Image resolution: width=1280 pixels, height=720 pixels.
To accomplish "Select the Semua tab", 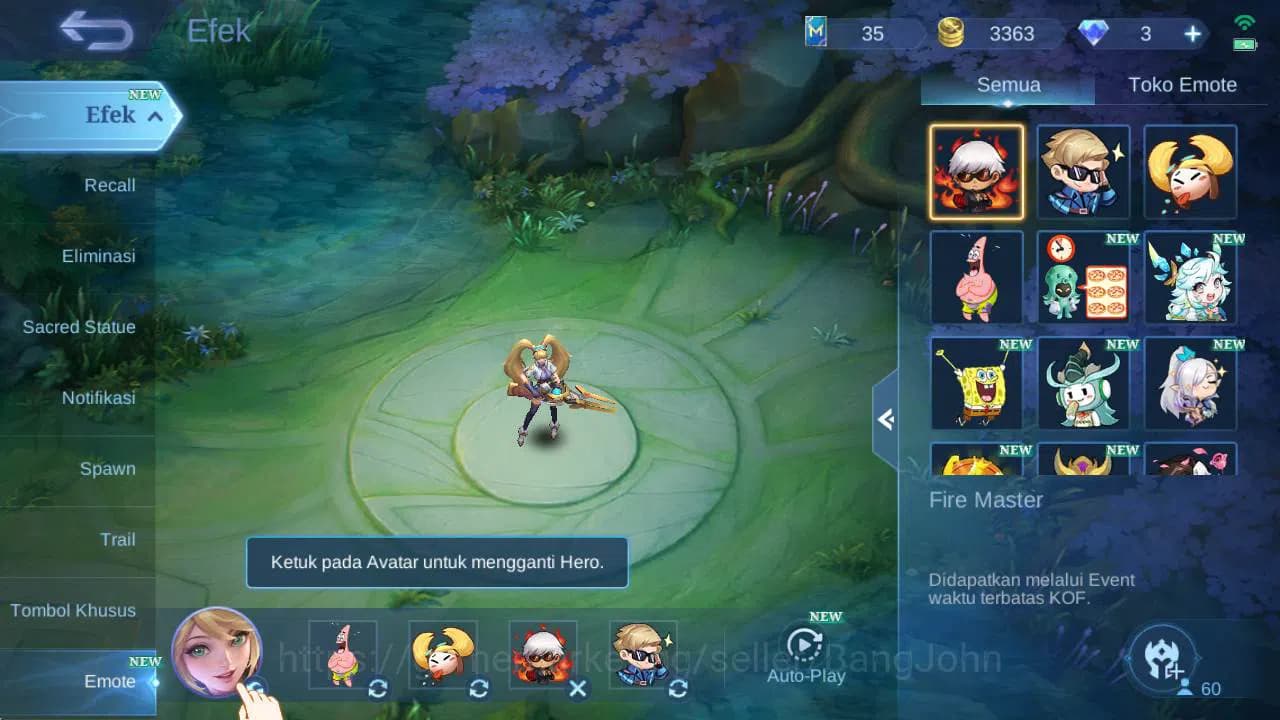I will coord(1007,85).
